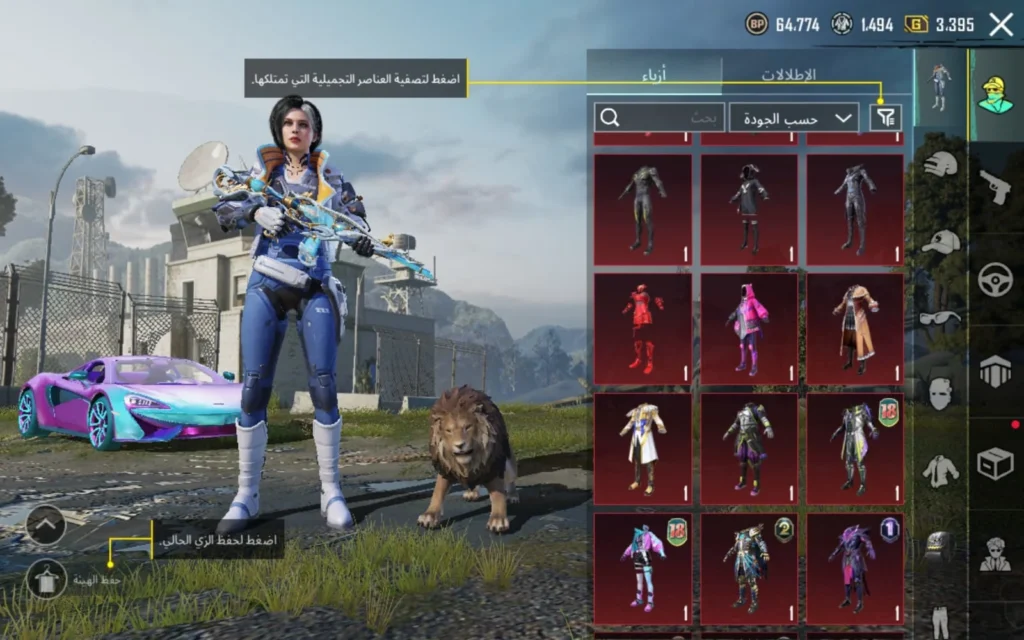Click the search field with magnifier icon
Image resolution: width=1024 pixels, height=640 pixels.
point(659,118)
